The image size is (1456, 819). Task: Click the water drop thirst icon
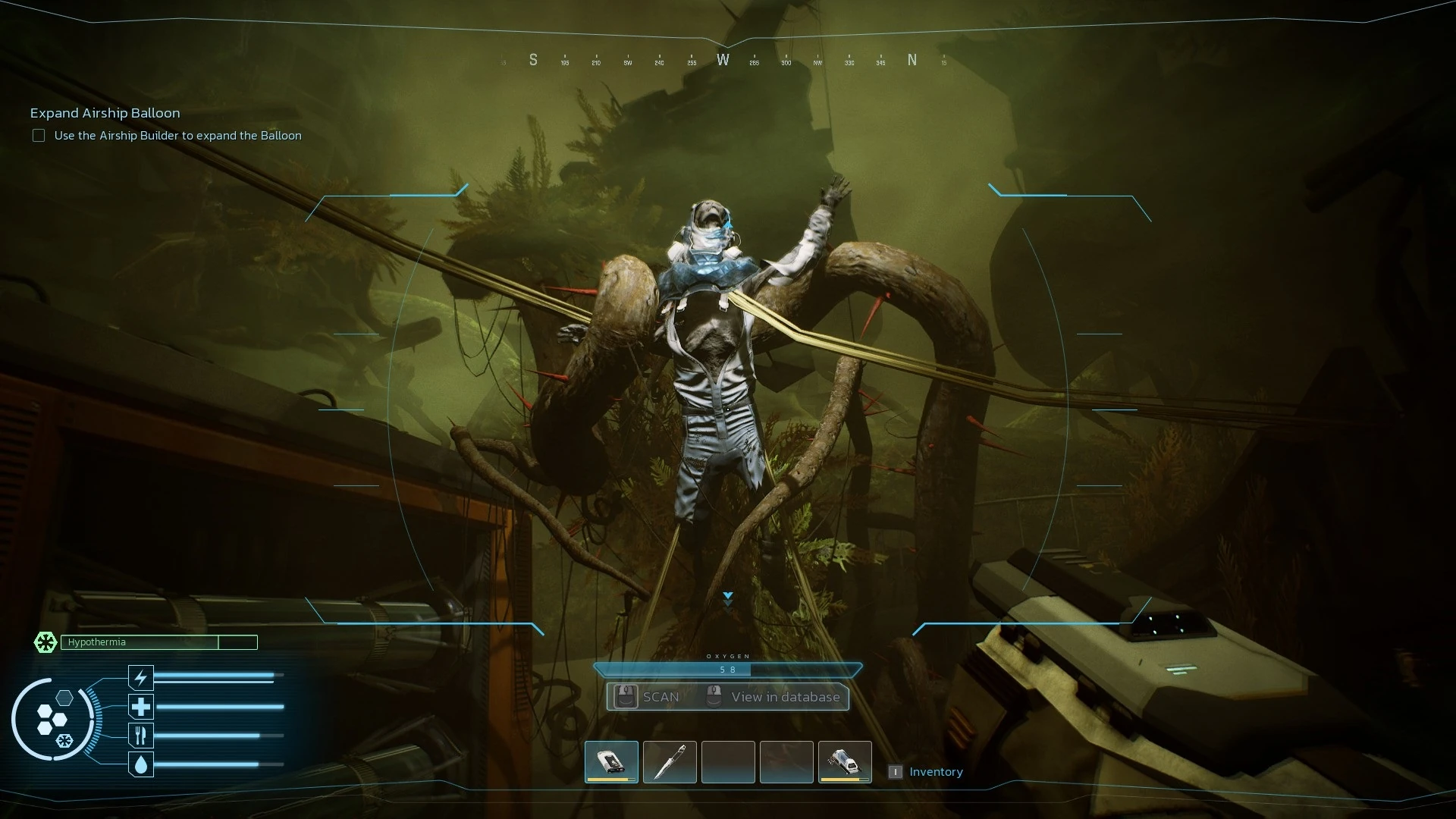[141, 764]
